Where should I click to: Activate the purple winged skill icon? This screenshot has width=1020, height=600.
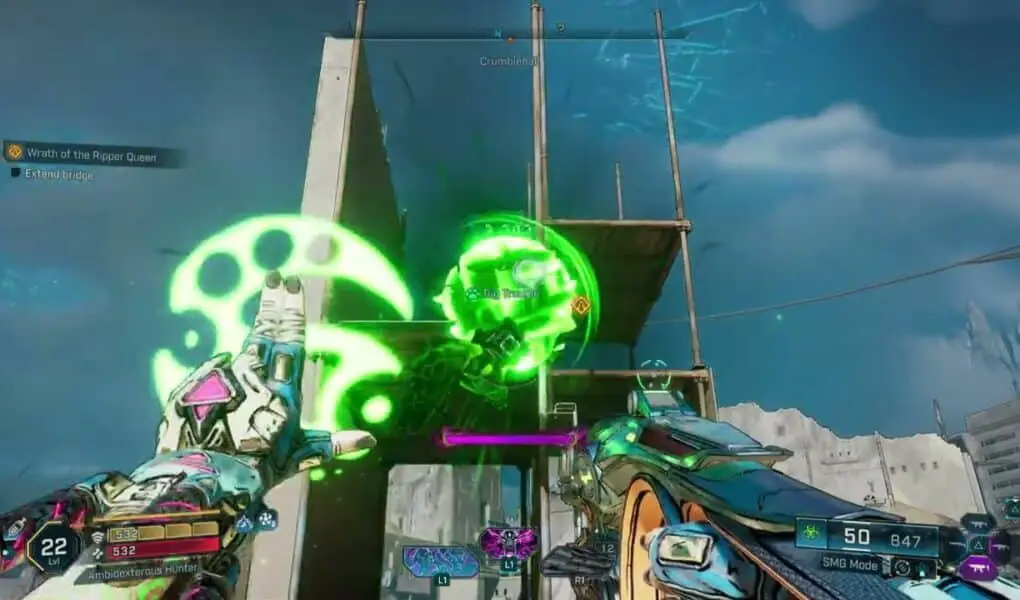click(x=508, y=544)
